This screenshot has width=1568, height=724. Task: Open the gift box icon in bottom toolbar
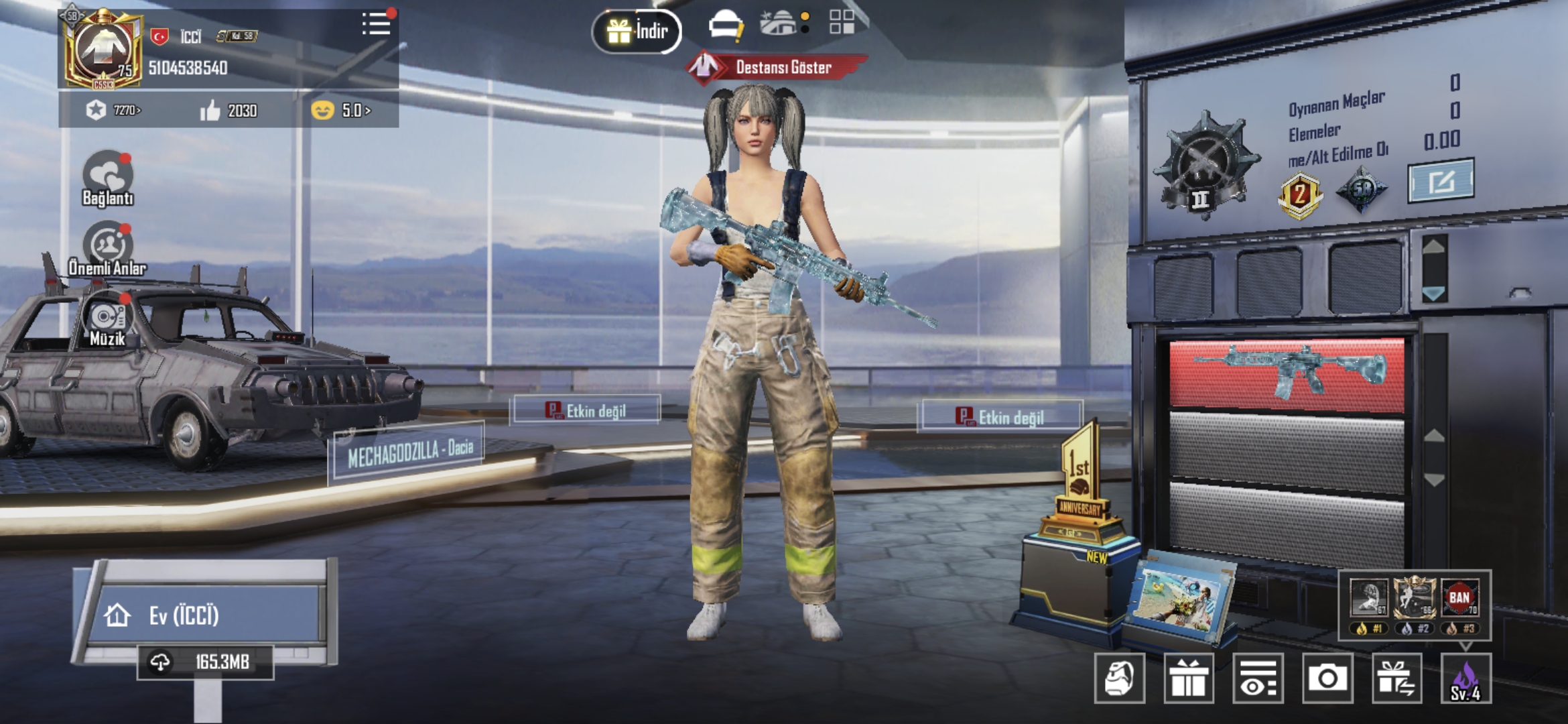coord(1189,678)
